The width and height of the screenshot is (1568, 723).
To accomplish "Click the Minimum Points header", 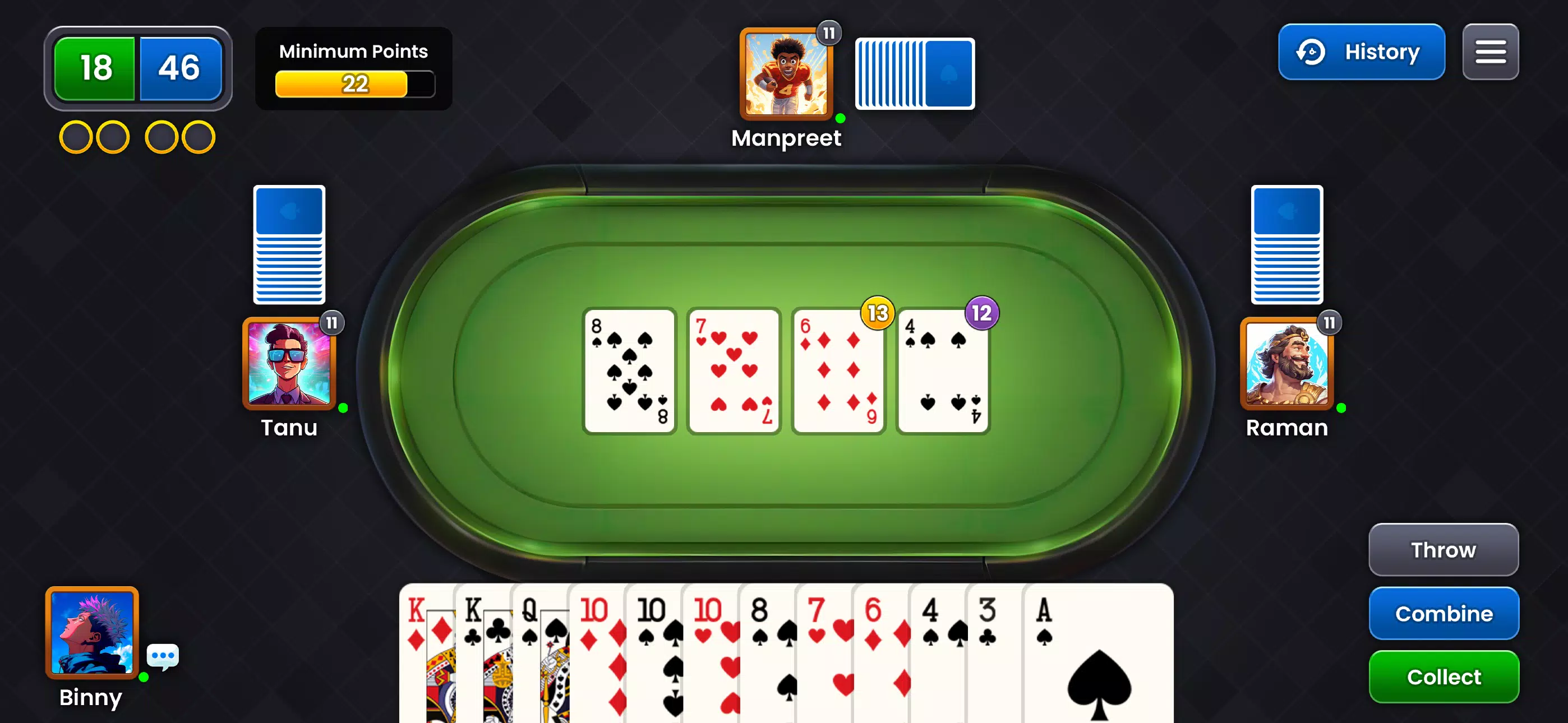I will click(x=353, y=52).
